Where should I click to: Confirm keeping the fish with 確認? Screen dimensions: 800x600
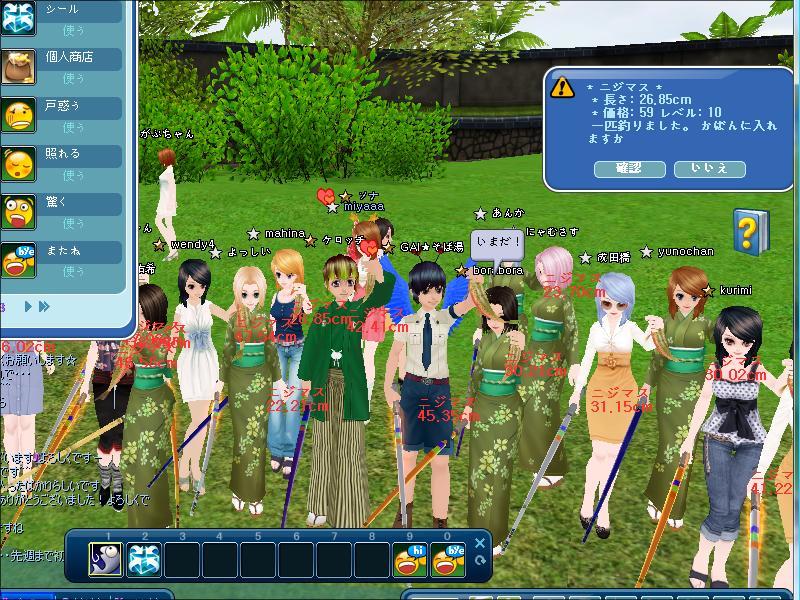[630, 169]
